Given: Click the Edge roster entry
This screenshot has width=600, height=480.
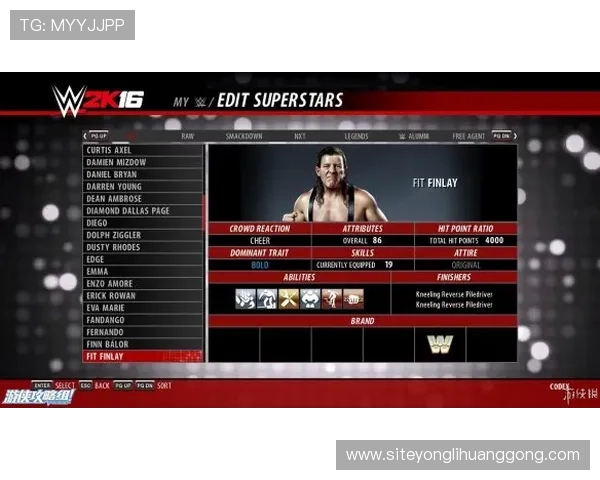Looking at the screenshot, I should point(96,259).
